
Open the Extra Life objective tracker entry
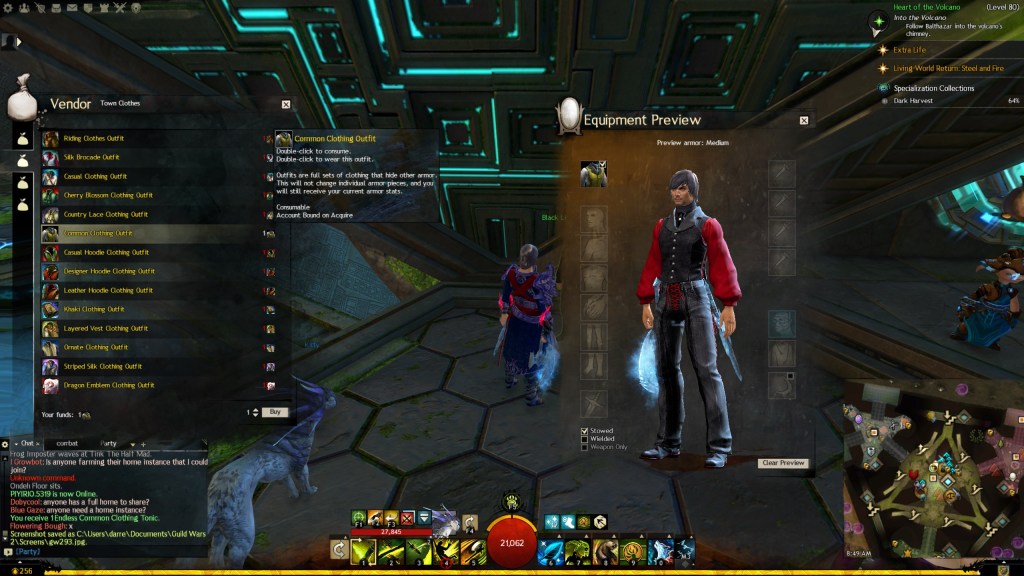point(909,49)
